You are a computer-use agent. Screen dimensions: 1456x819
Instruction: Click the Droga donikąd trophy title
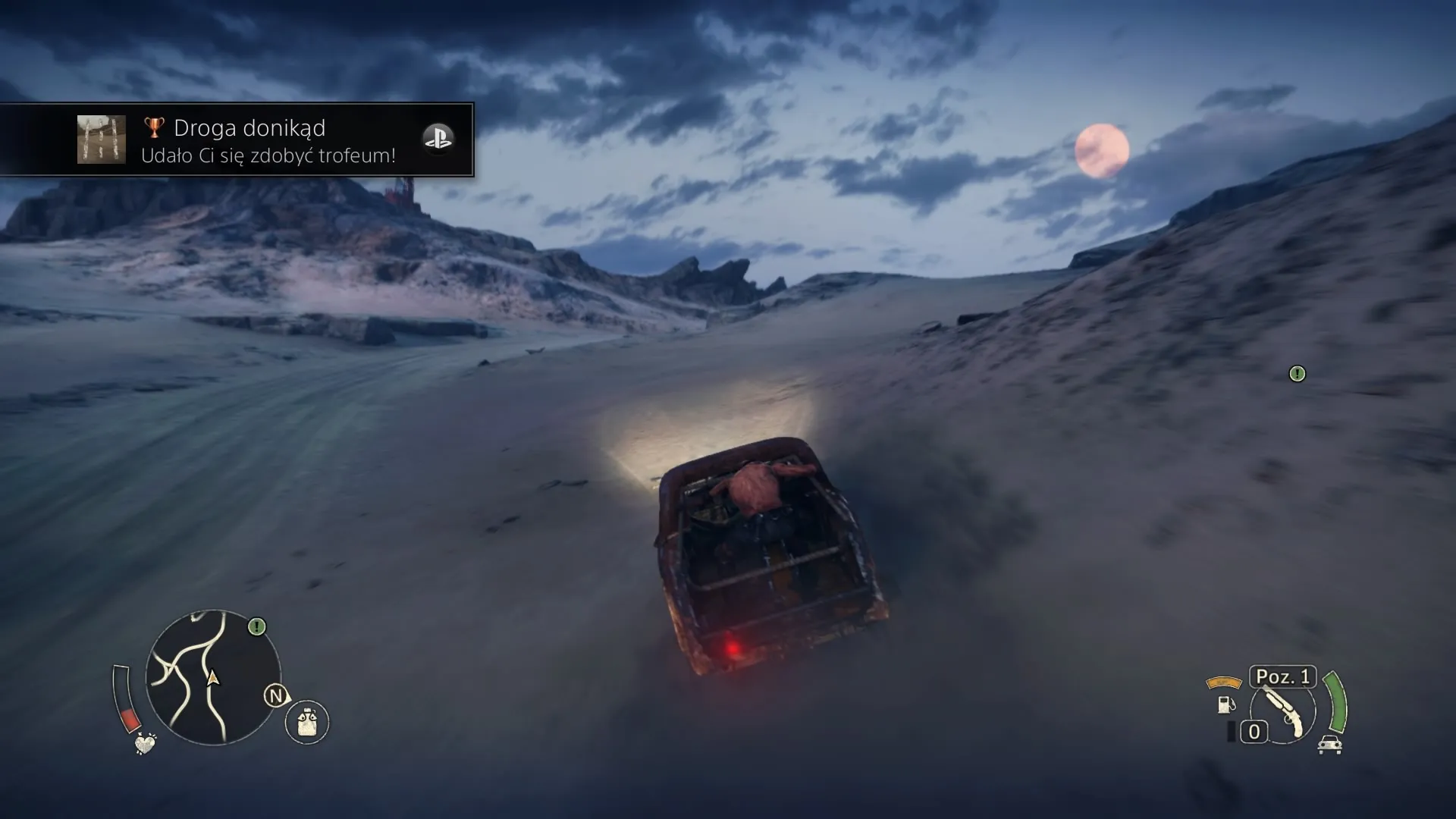pos(249,127)
